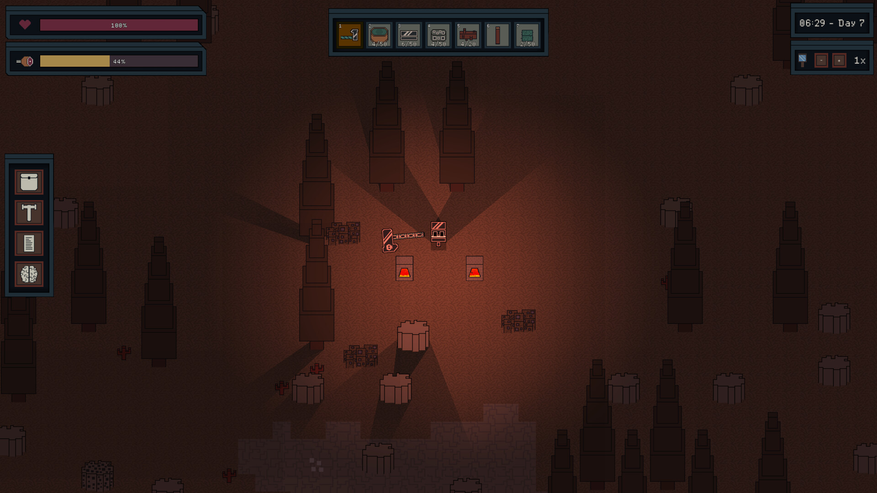
Task: Open the brain research menu
Action: [x=29, y=273]
